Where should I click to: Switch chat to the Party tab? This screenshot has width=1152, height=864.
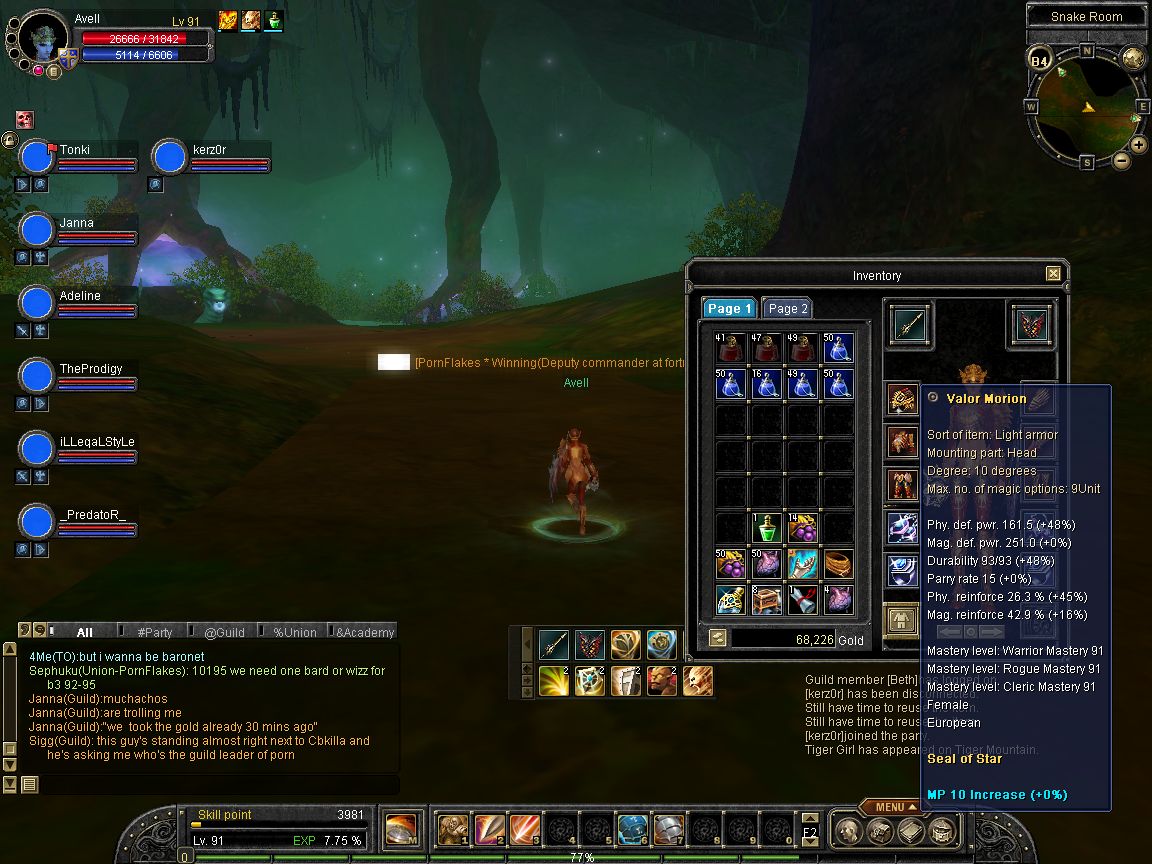[x=154, y=632]
